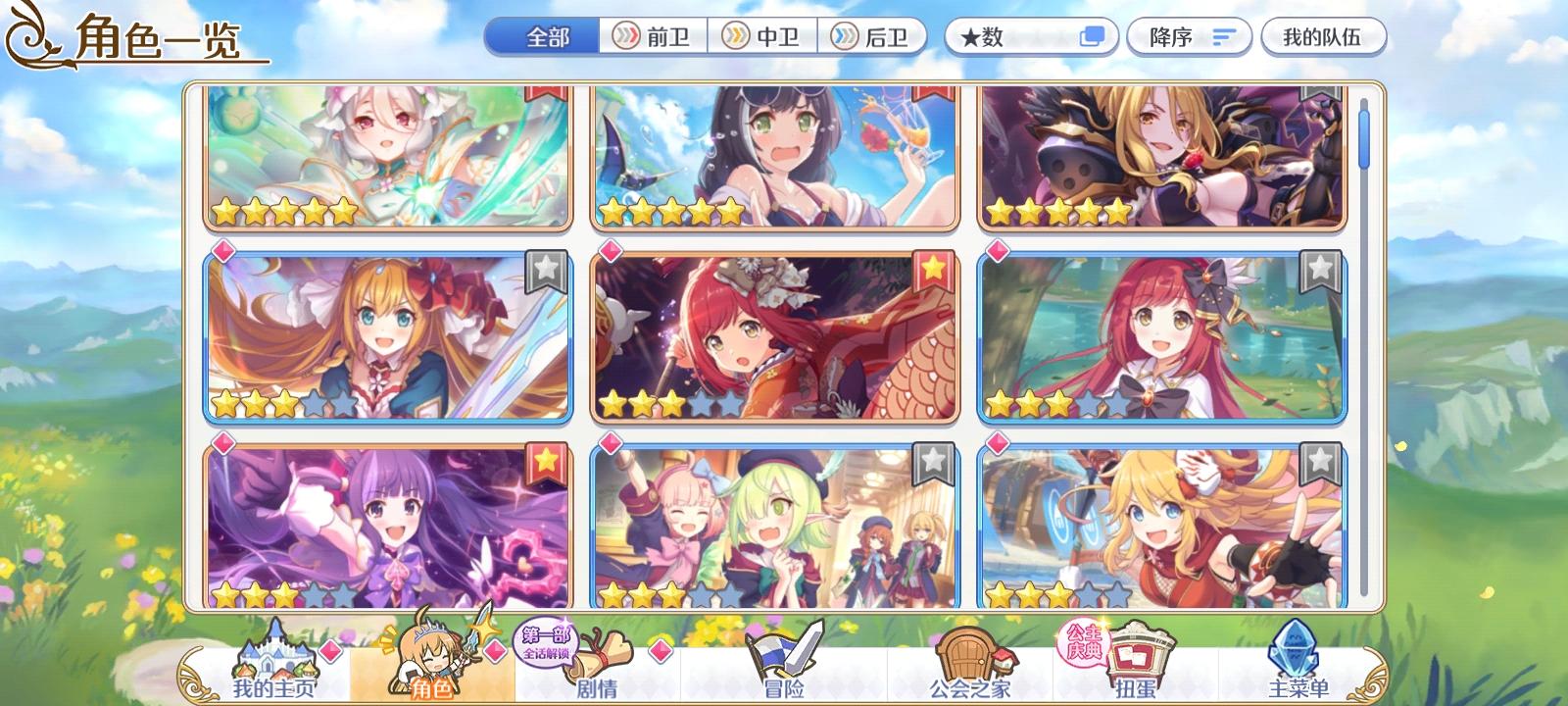The height and width of the screenshot is (706, 1568).
Task: Switch to the 前卫 vanguard tab
Action: [655, 36]
